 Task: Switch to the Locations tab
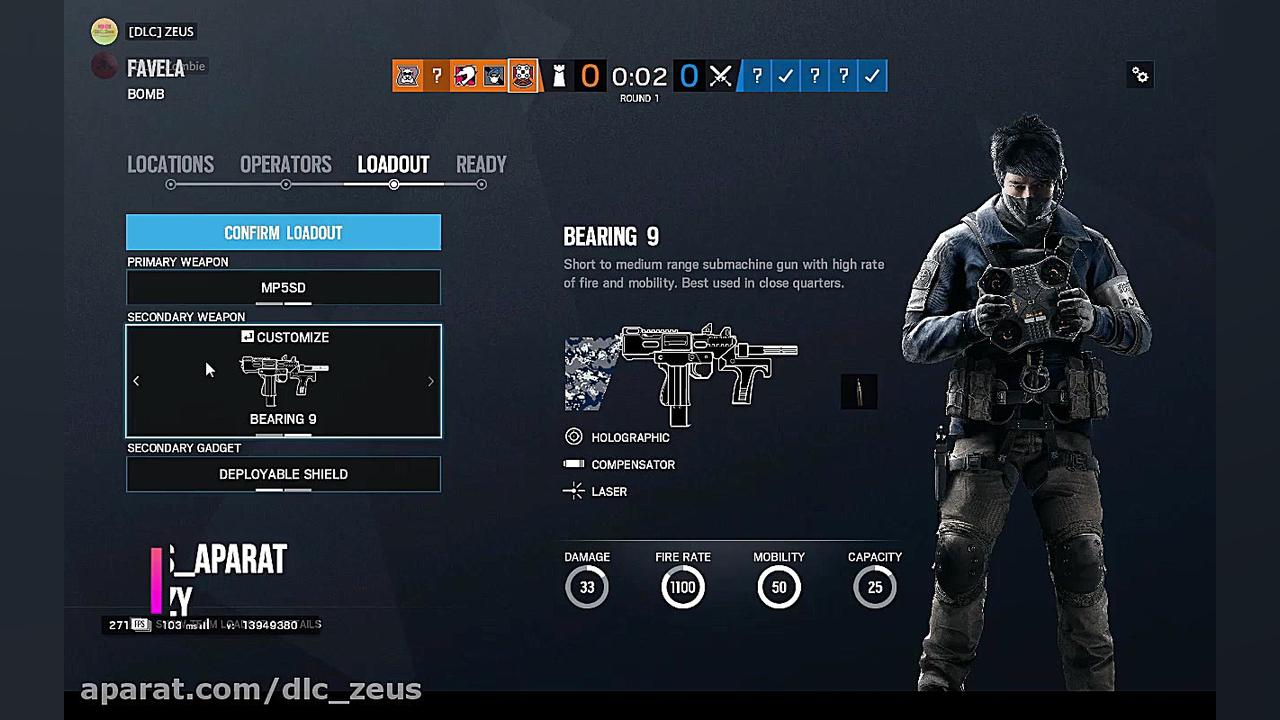(170, 165)
